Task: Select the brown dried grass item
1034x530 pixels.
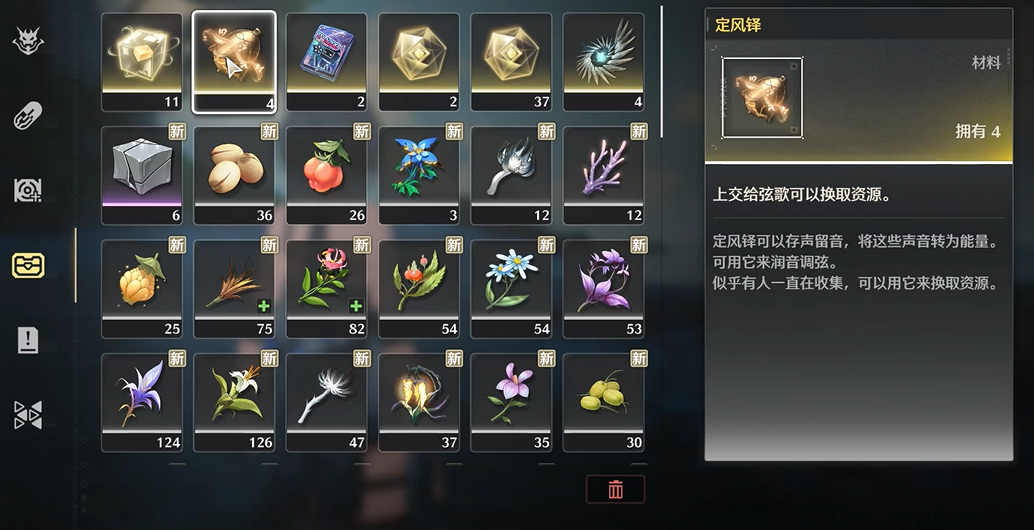Action: (x=234, y=281)
